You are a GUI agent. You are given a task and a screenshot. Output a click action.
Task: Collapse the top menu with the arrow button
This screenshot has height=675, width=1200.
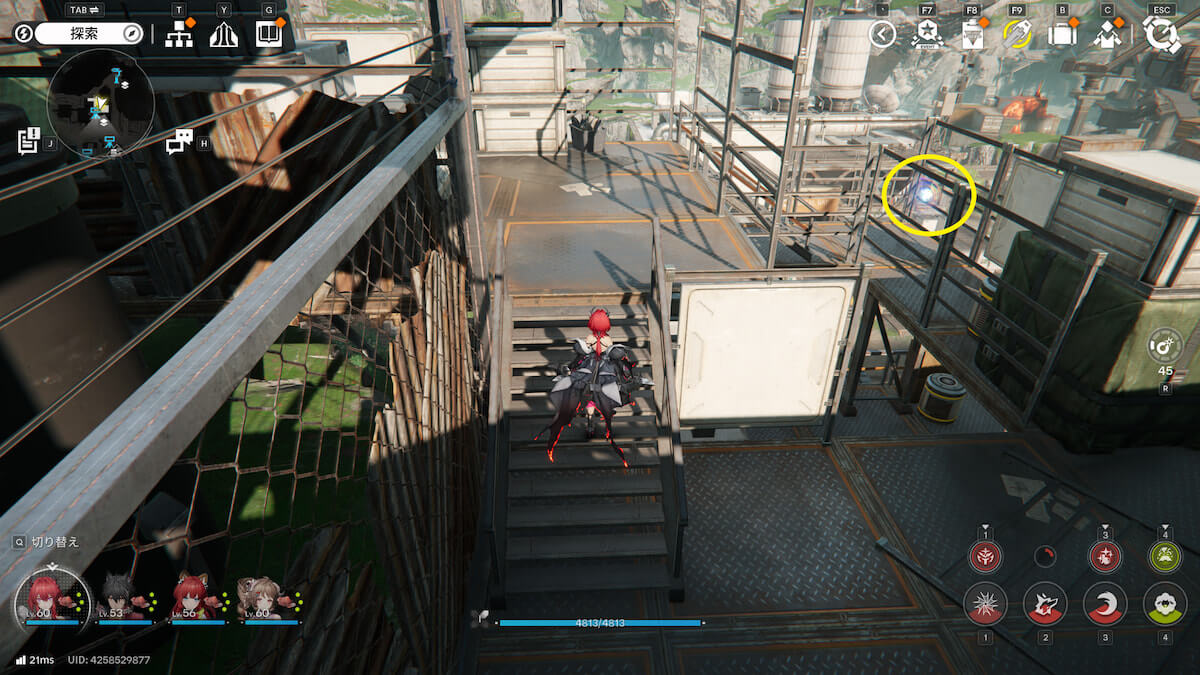click(882, 35)
